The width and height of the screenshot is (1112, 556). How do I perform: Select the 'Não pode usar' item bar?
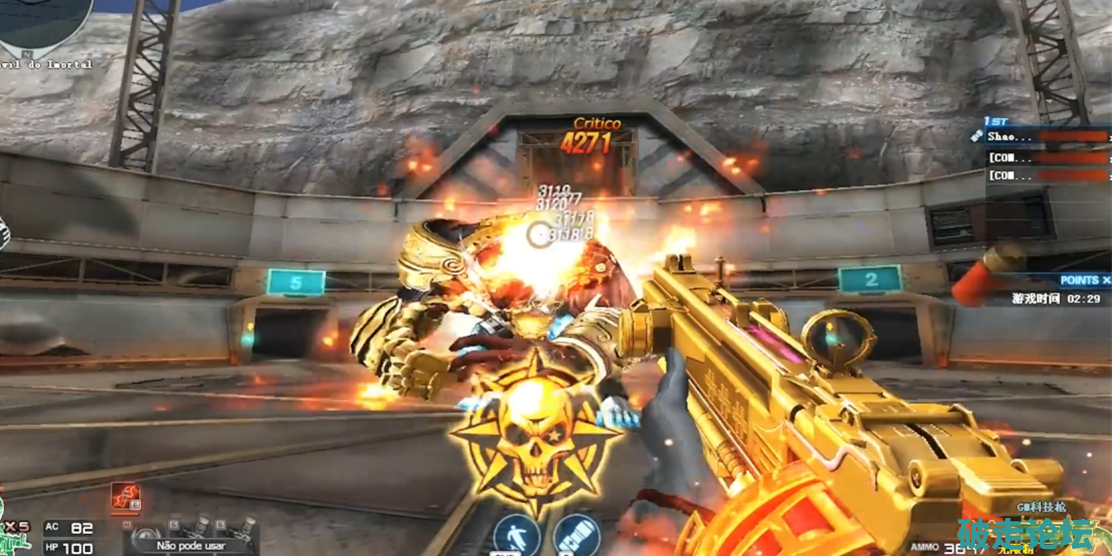coord(190,545)
